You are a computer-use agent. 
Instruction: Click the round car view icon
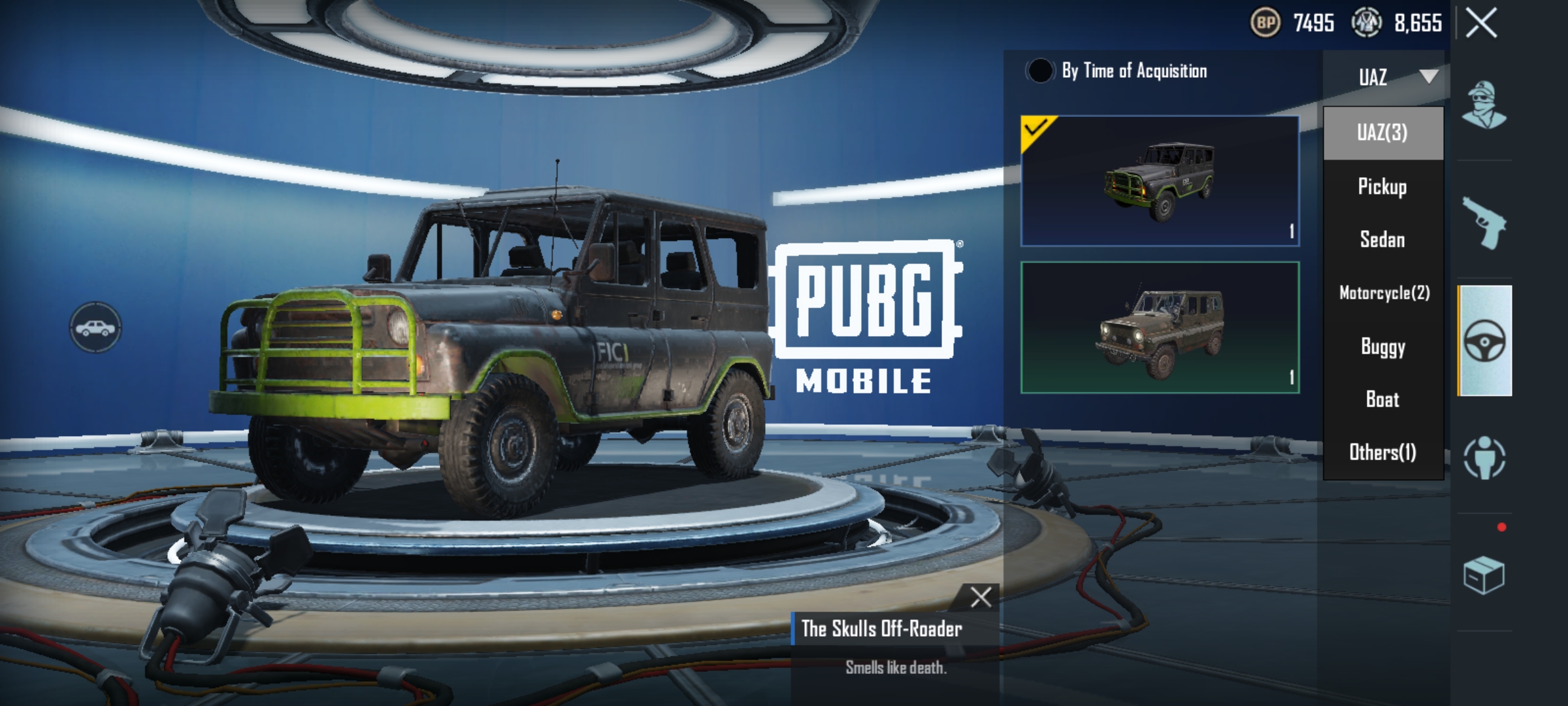click(95, 328)
